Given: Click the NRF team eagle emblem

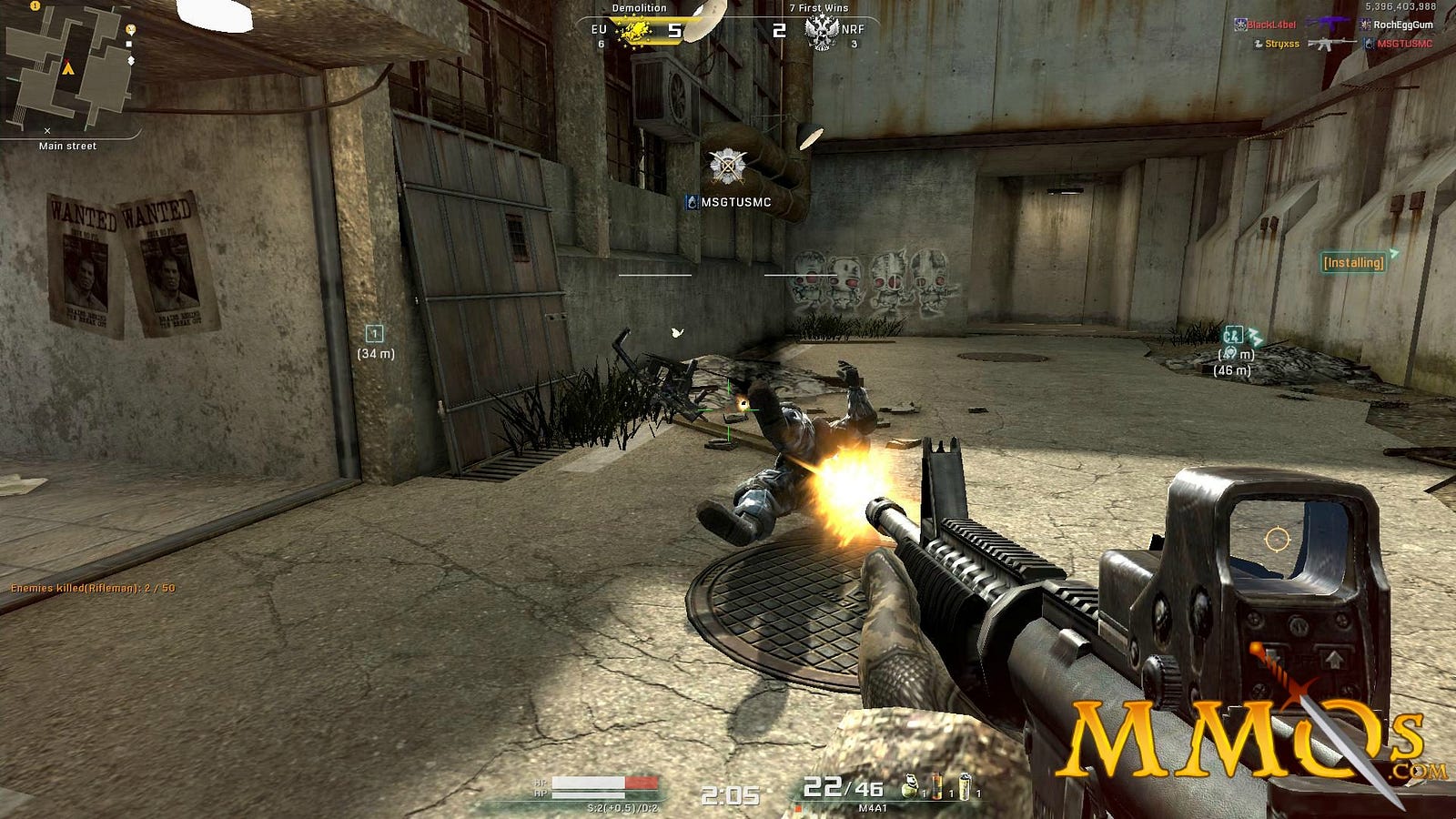Looking at the screenshot, I should [x=821, y=32].
